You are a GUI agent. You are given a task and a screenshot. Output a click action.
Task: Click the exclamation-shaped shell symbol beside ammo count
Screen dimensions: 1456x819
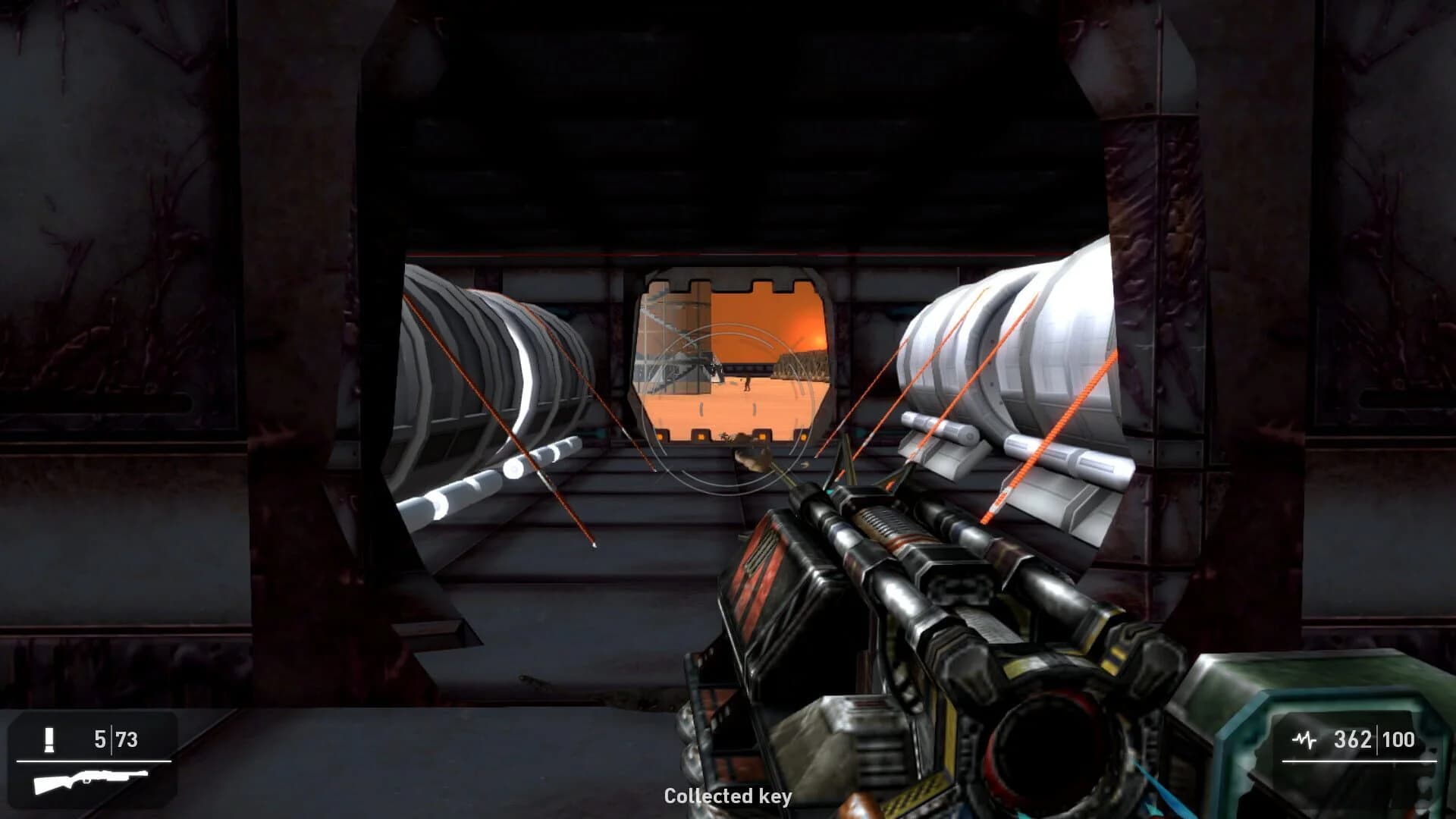pos(49,739)
